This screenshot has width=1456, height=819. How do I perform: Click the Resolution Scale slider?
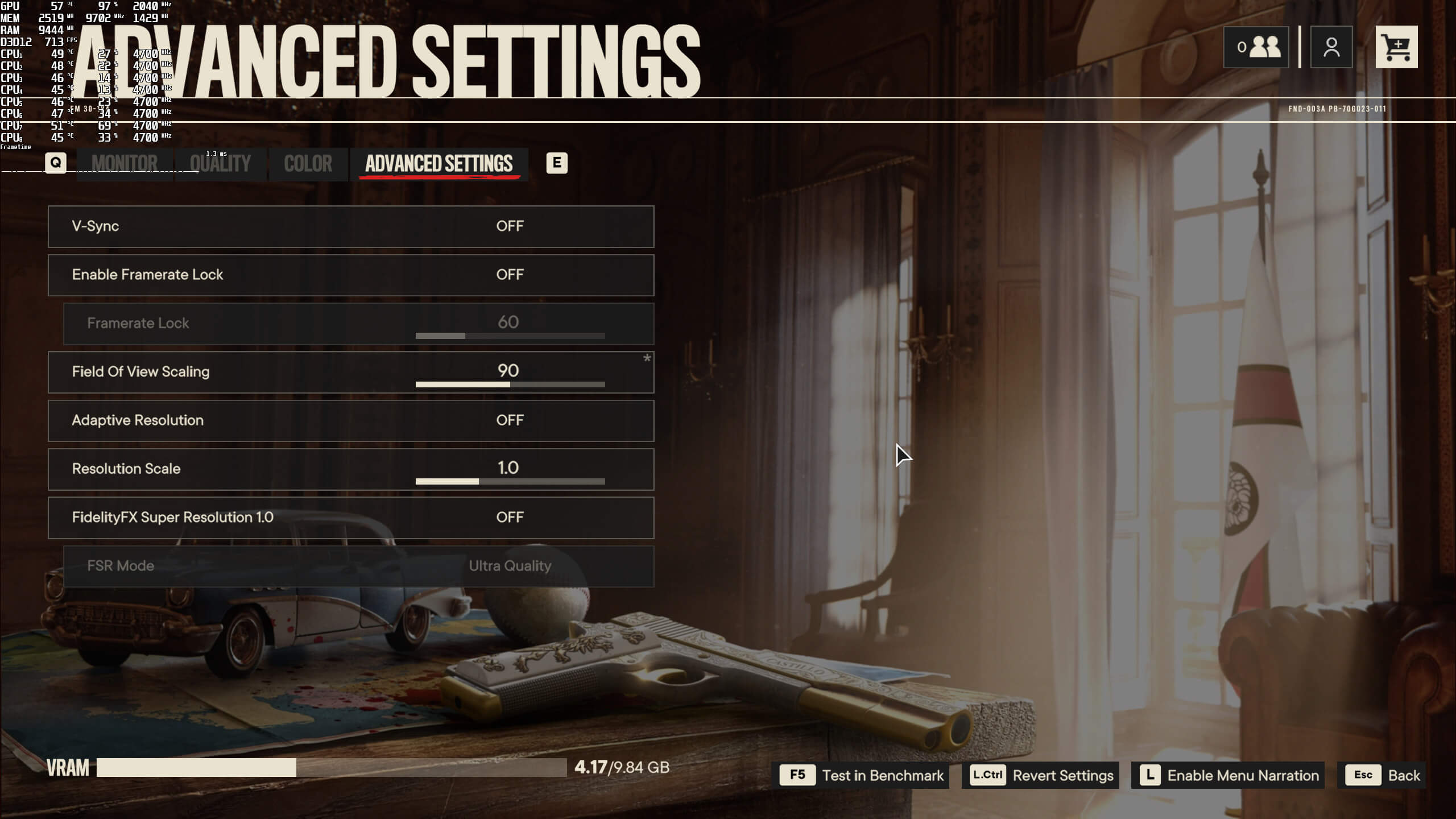(510, 482)
